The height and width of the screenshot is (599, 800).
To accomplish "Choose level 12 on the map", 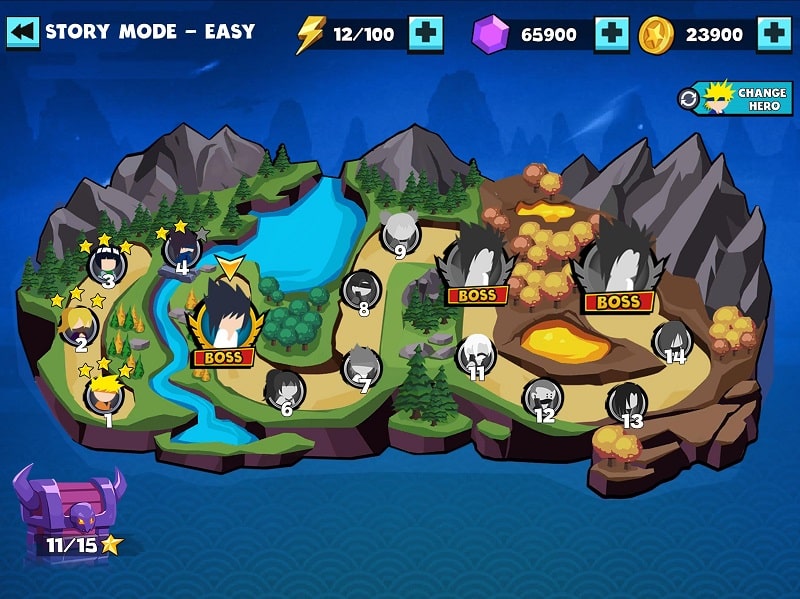I will (x=543, y=396).
